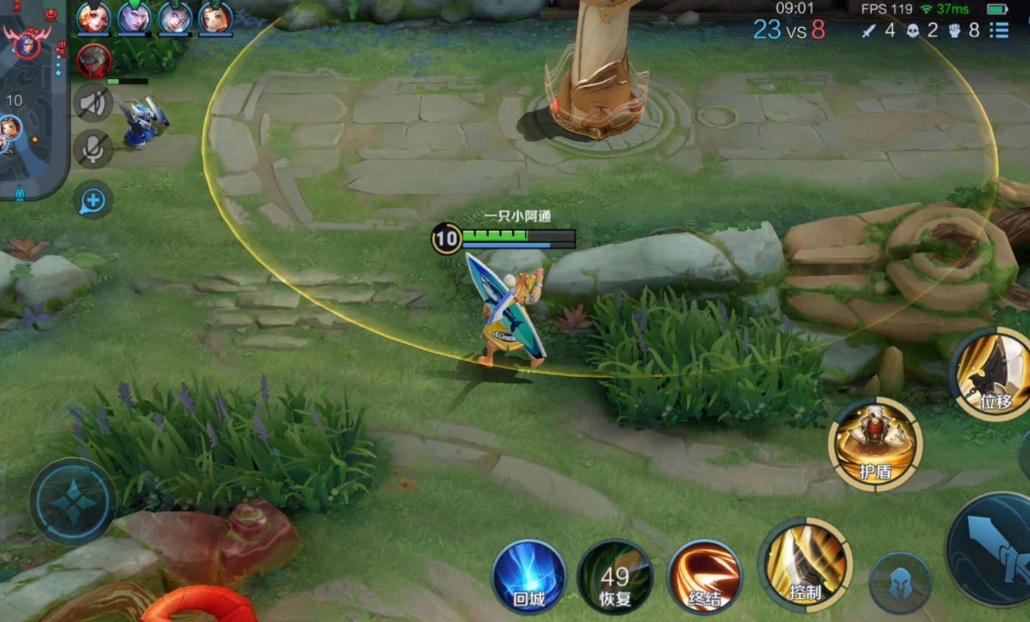Activate the 回城 recall spell

coord(528,576)
